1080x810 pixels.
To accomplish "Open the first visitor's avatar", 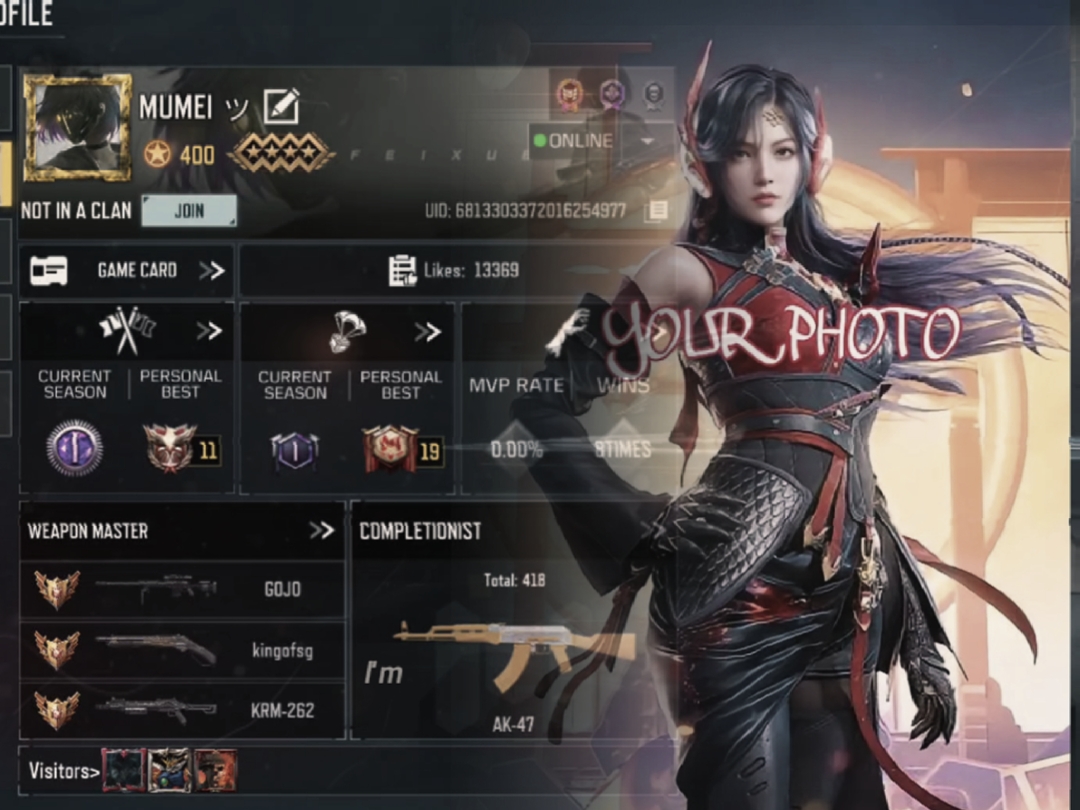I will (x=123, y=770).
